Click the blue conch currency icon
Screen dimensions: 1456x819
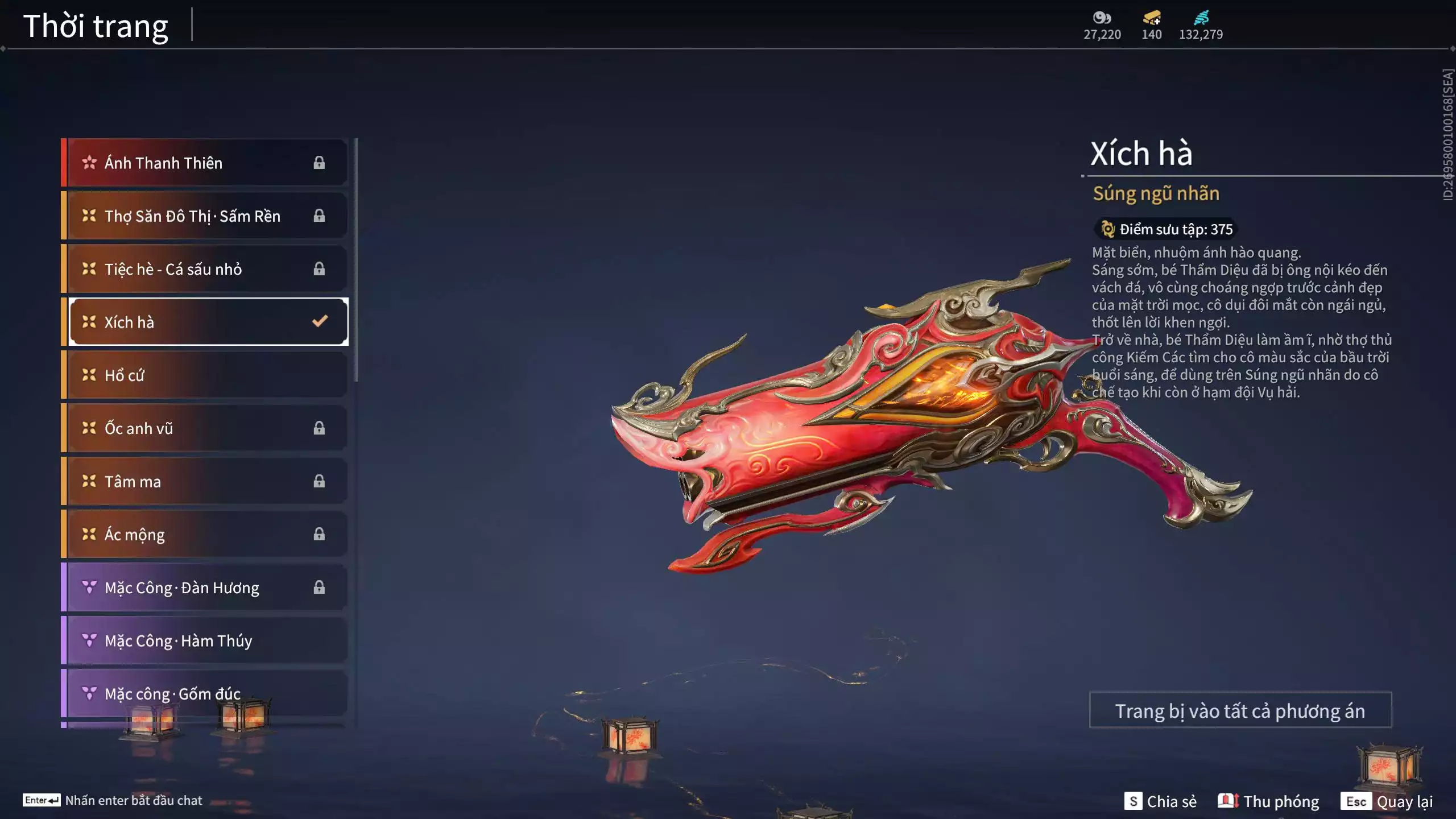[1203, 18]
